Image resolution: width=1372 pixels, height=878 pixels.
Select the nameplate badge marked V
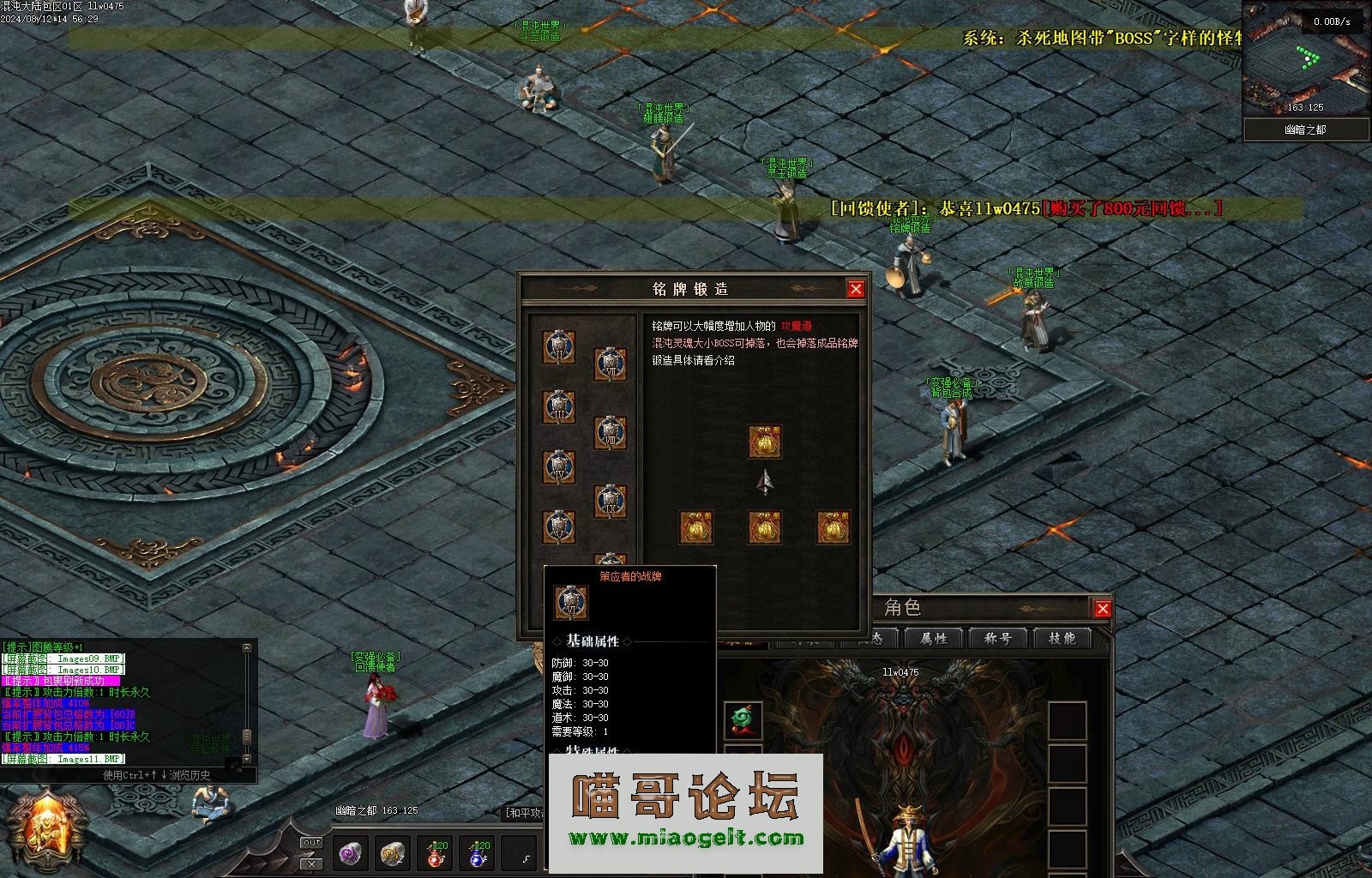pyautogui.click(x=559, y=526)
